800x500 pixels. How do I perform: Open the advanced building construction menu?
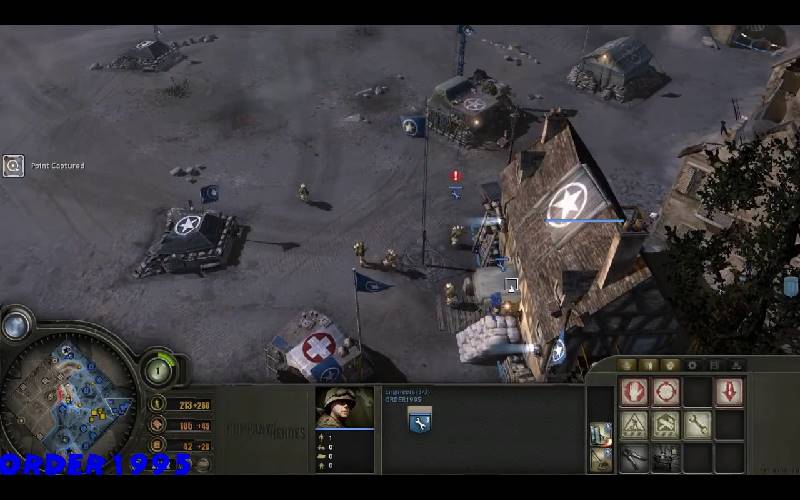coord(666,424)
